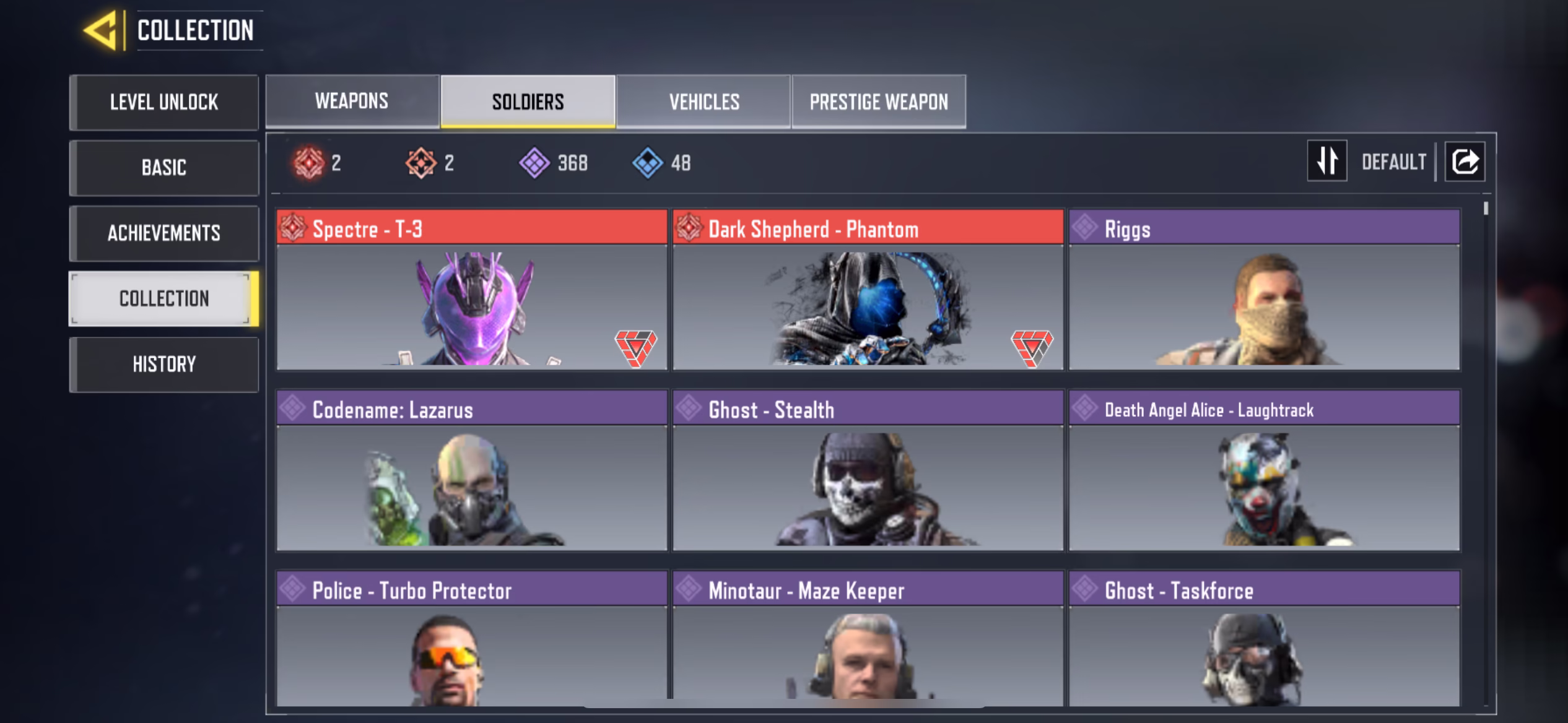Select the Soldiers tab
1568x723 pixels.
pyautogui.click(x=528, y=102)
